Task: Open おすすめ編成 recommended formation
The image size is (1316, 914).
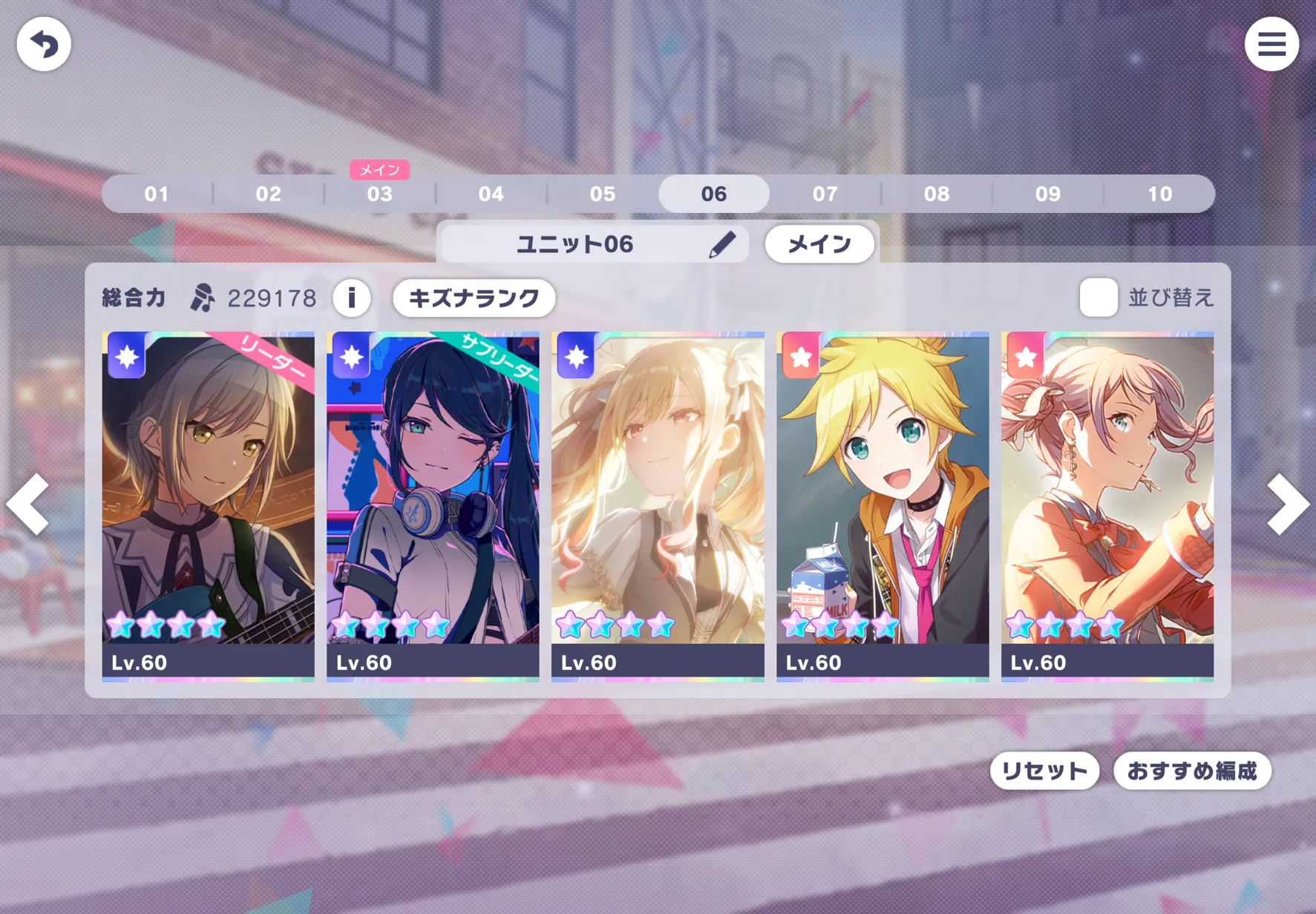Action: (1192, 772)
